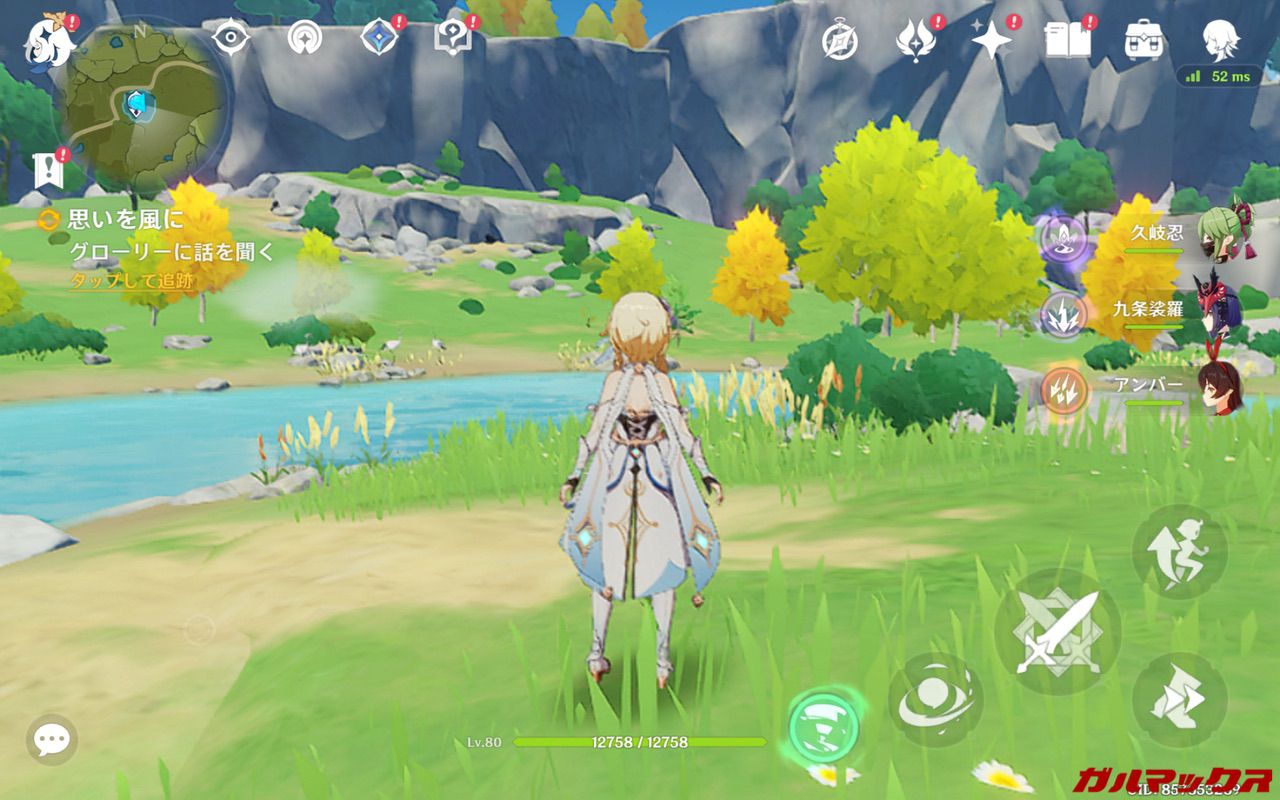Open the four-point star wish icon
Screen dimensions: 1280x800
pos(992,40)
